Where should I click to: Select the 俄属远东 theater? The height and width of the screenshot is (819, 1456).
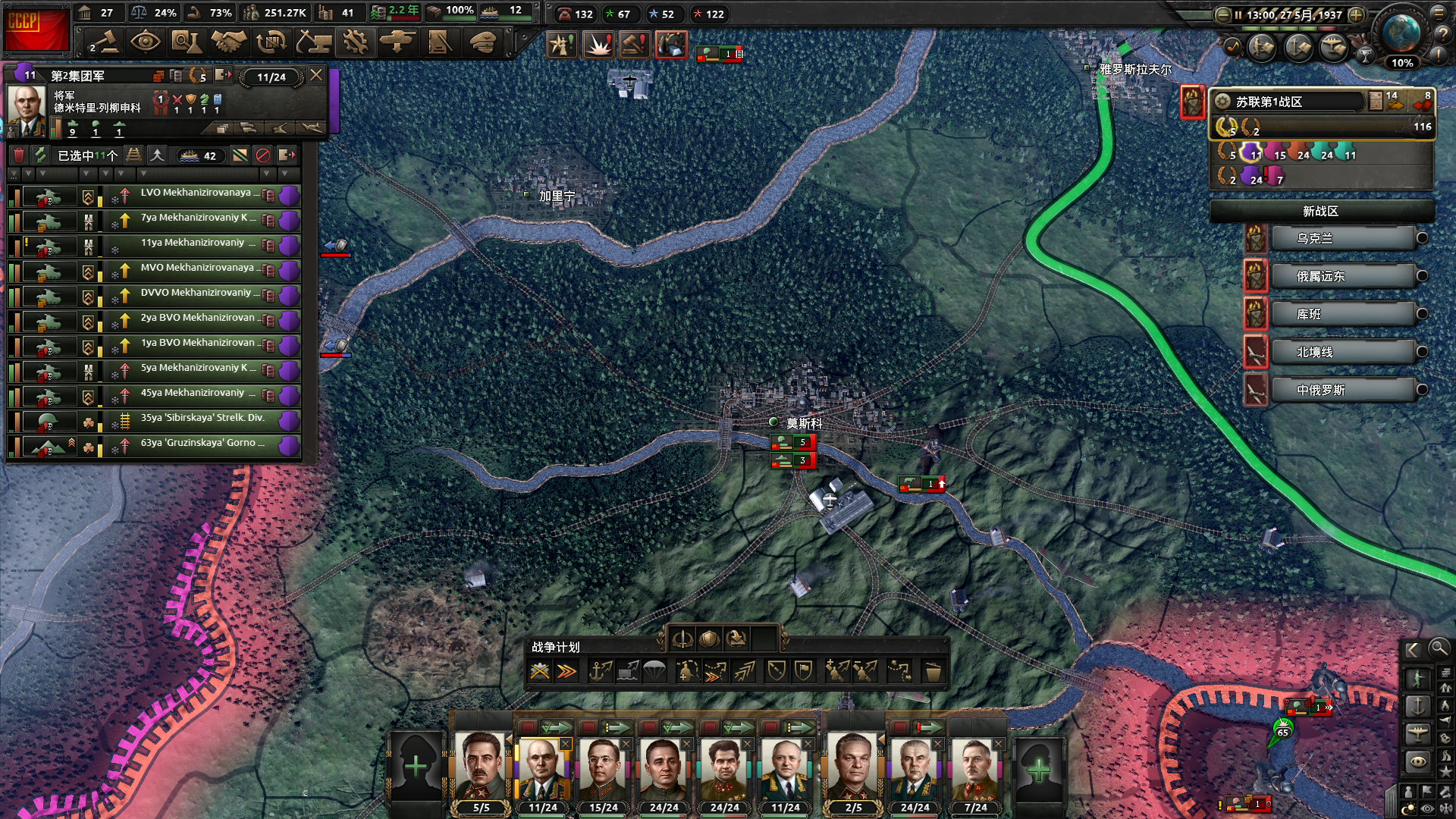coord(1342,277)
